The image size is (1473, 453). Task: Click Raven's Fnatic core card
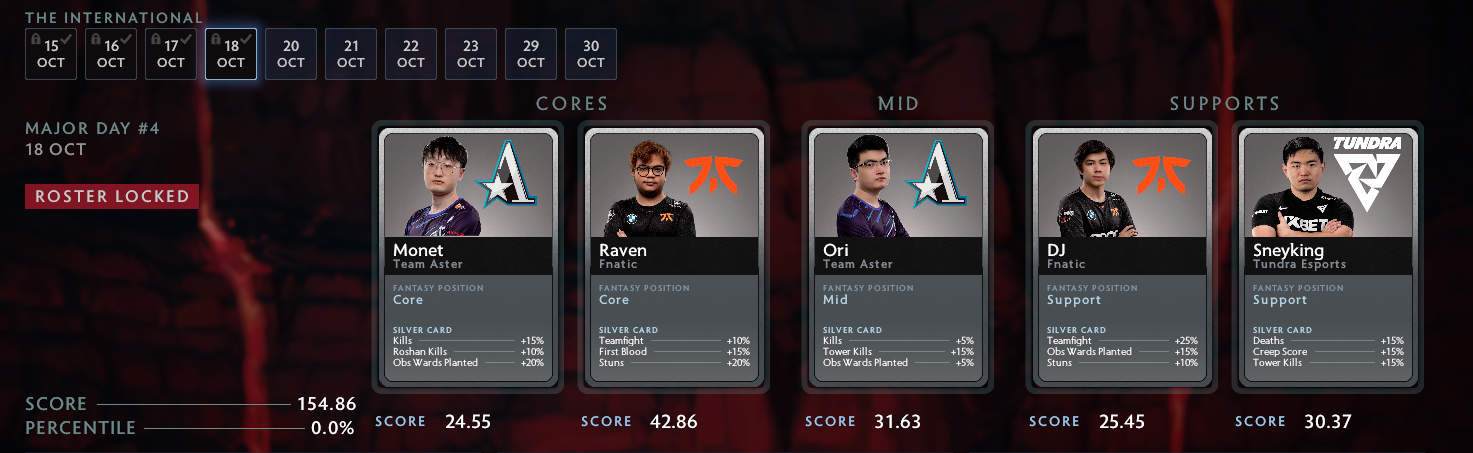[675, 257]
